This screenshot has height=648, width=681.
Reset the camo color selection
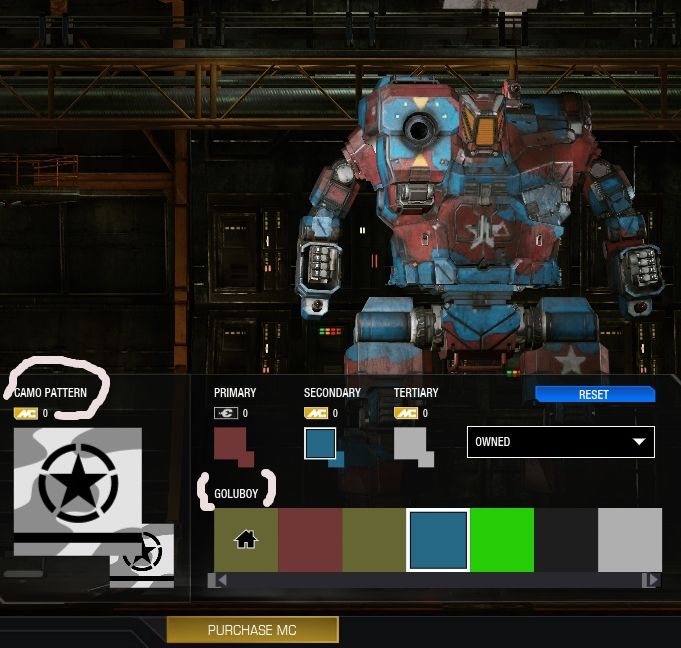[x=594, y=394]
